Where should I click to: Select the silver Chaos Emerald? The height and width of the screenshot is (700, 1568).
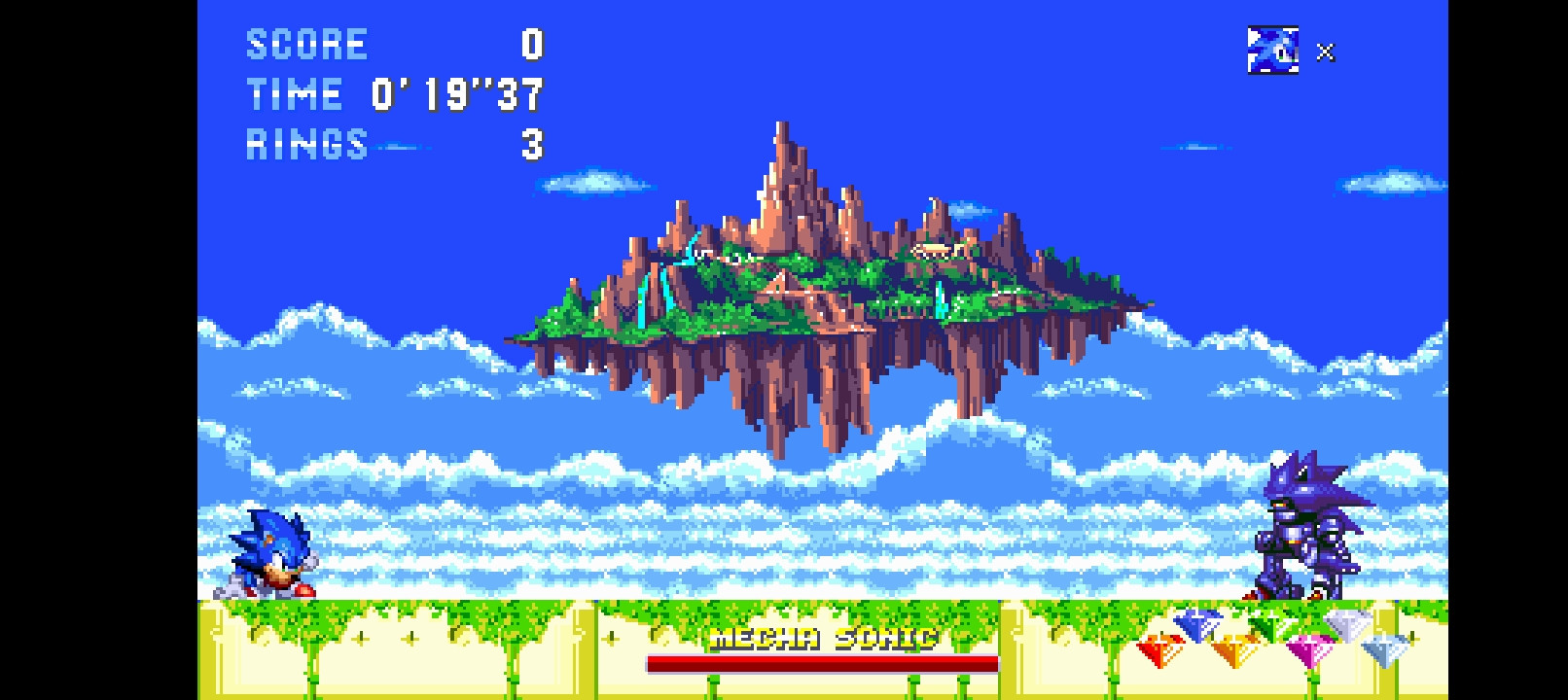click(1349, 624)
